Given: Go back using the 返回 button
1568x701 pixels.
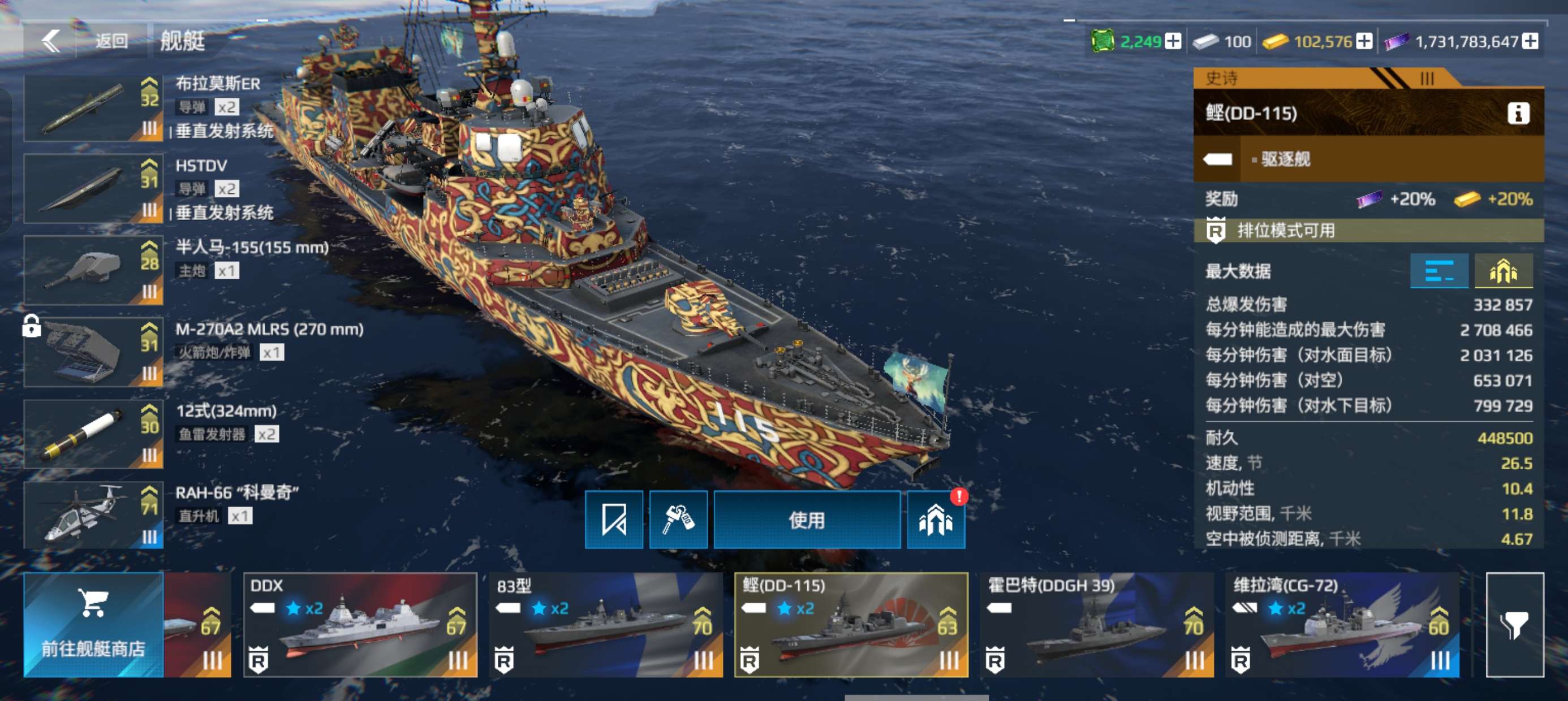Looking at the screenshot, I should click(x=85, y=41).
